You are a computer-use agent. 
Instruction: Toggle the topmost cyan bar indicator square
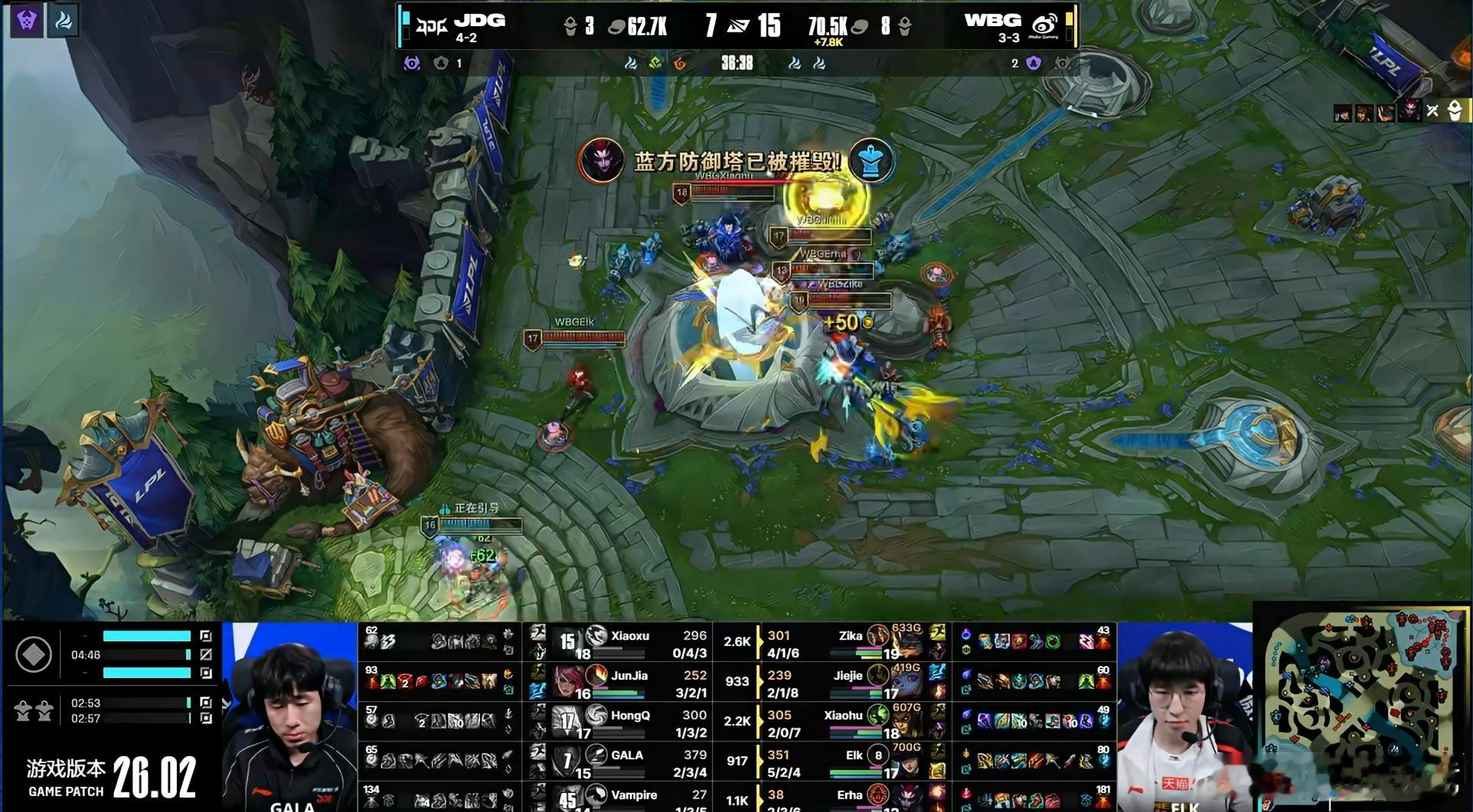pos(207,636)
